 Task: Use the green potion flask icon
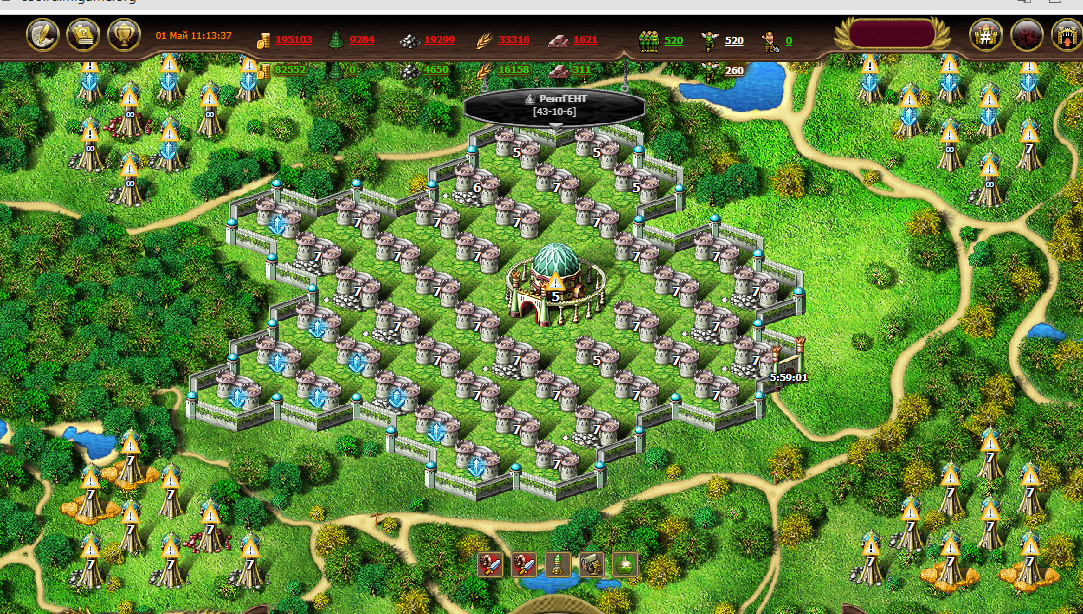tap(625, 564)
